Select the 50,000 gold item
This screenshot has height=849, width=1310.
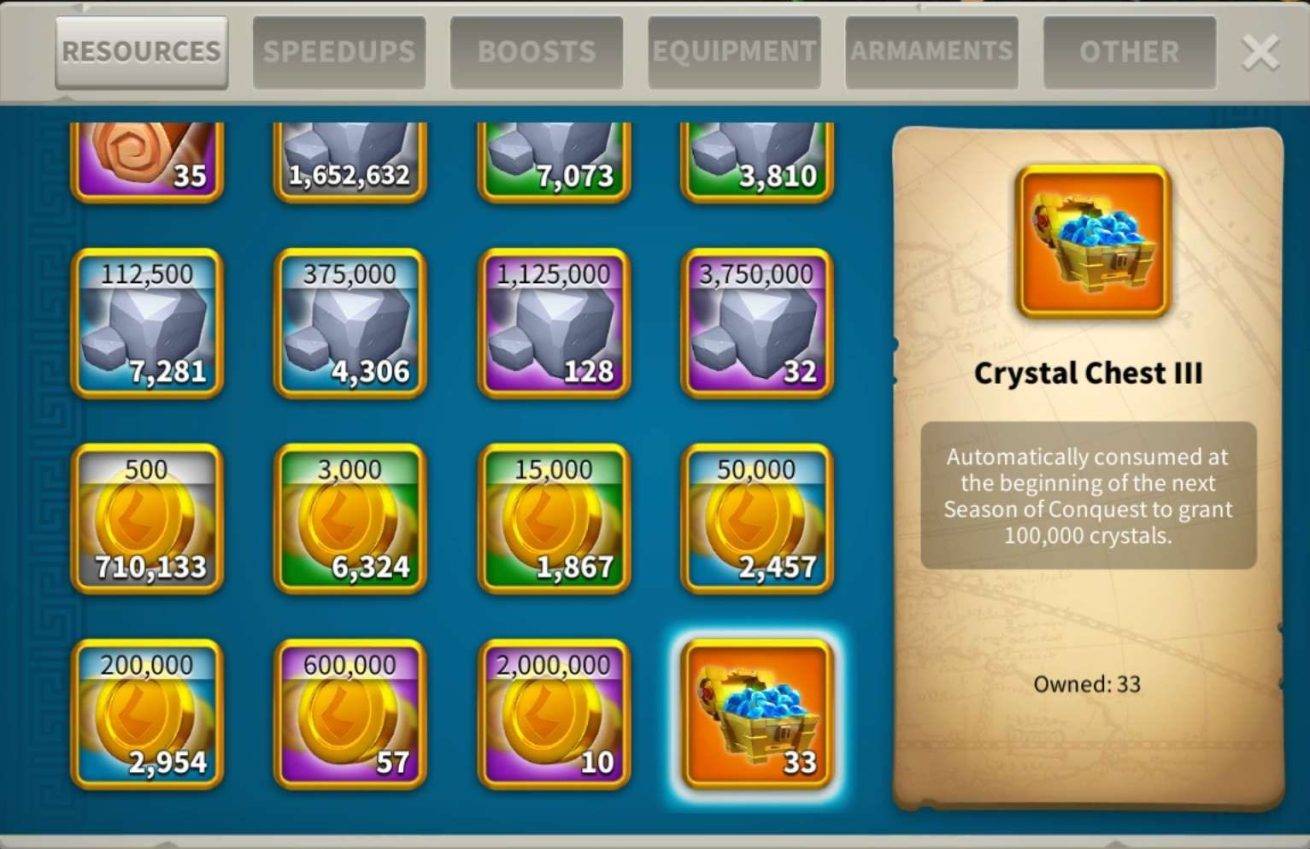click(757, 519)
